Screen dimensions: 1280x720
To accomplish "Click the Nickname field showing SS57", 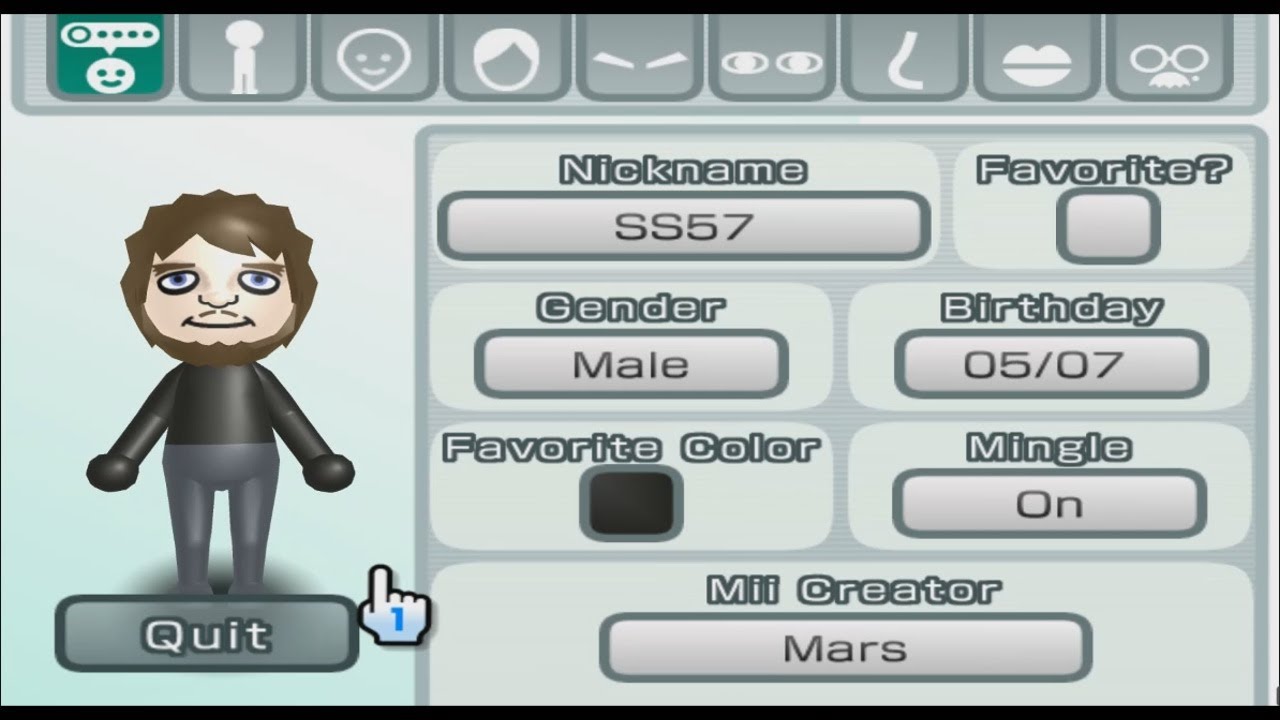I will pos(684,226).
